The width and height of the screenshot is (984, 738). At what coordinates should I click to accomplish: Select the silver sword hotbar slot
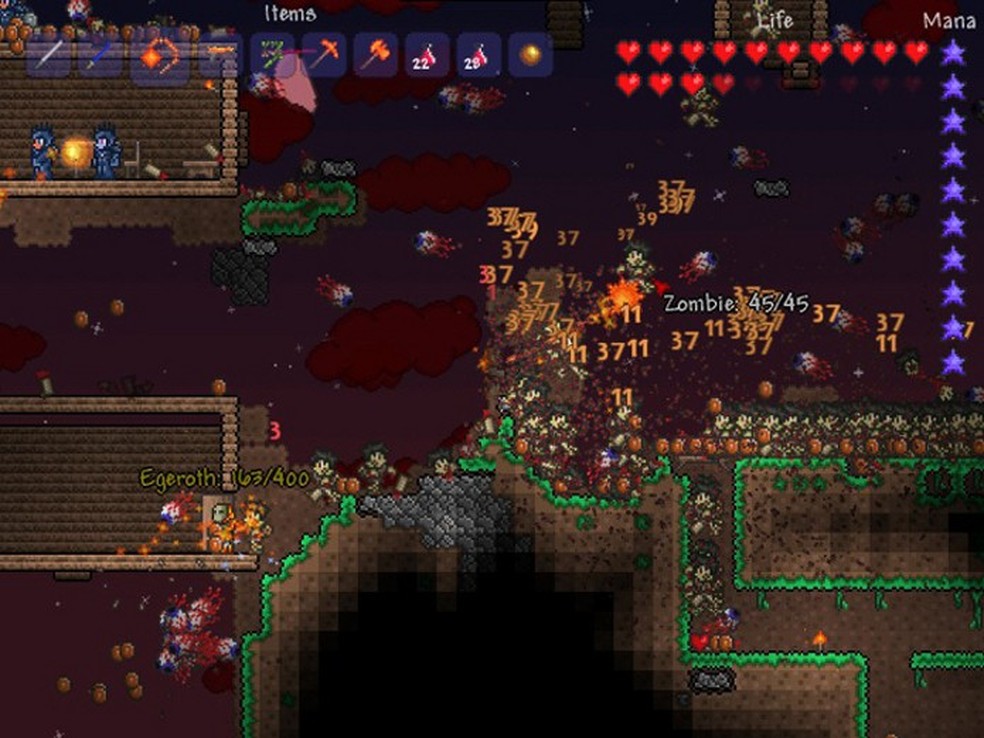pos(50,57)
